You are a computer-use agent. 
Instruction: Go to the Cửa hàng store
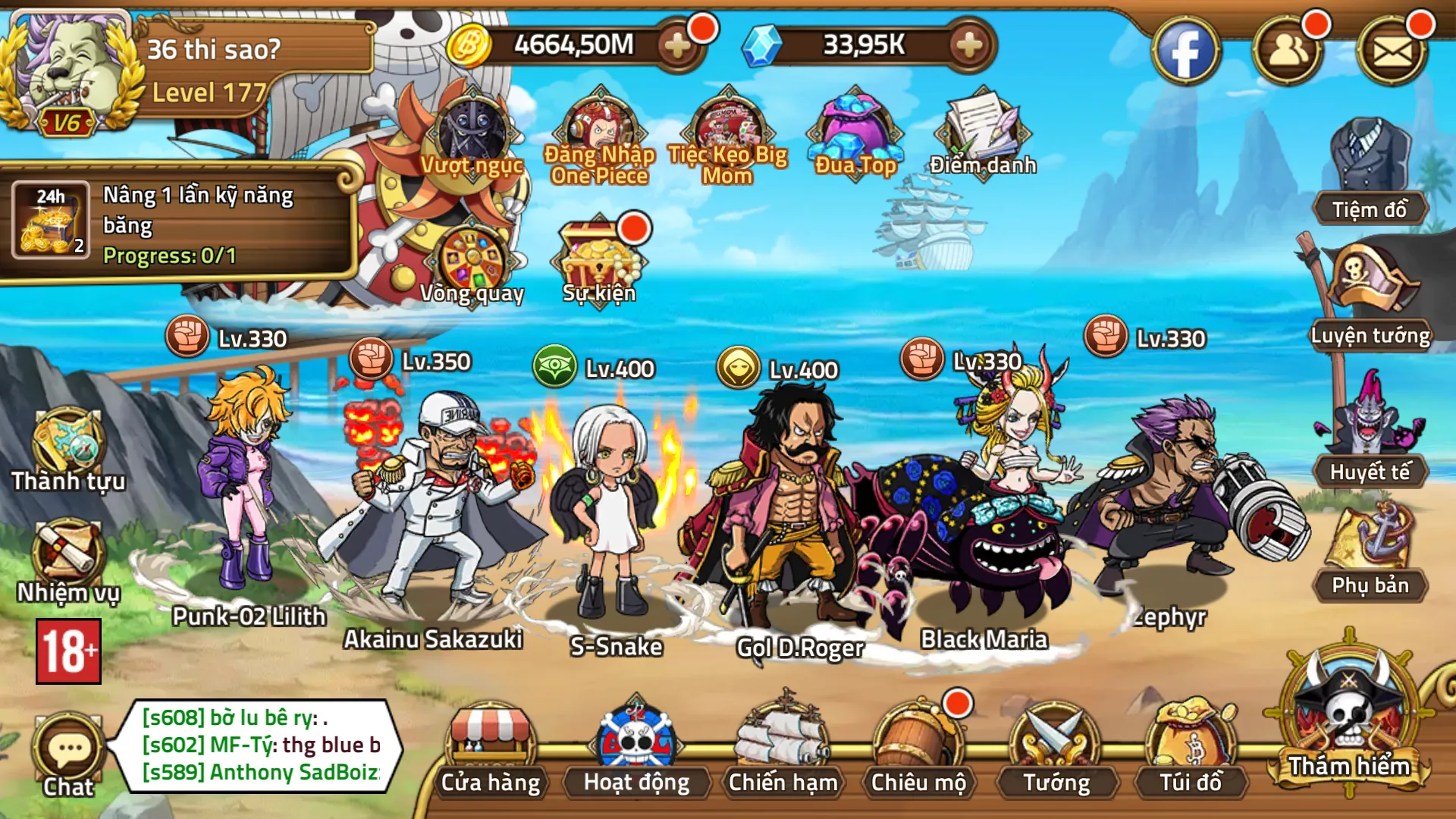pyautogui.click(x=491, y=751)
